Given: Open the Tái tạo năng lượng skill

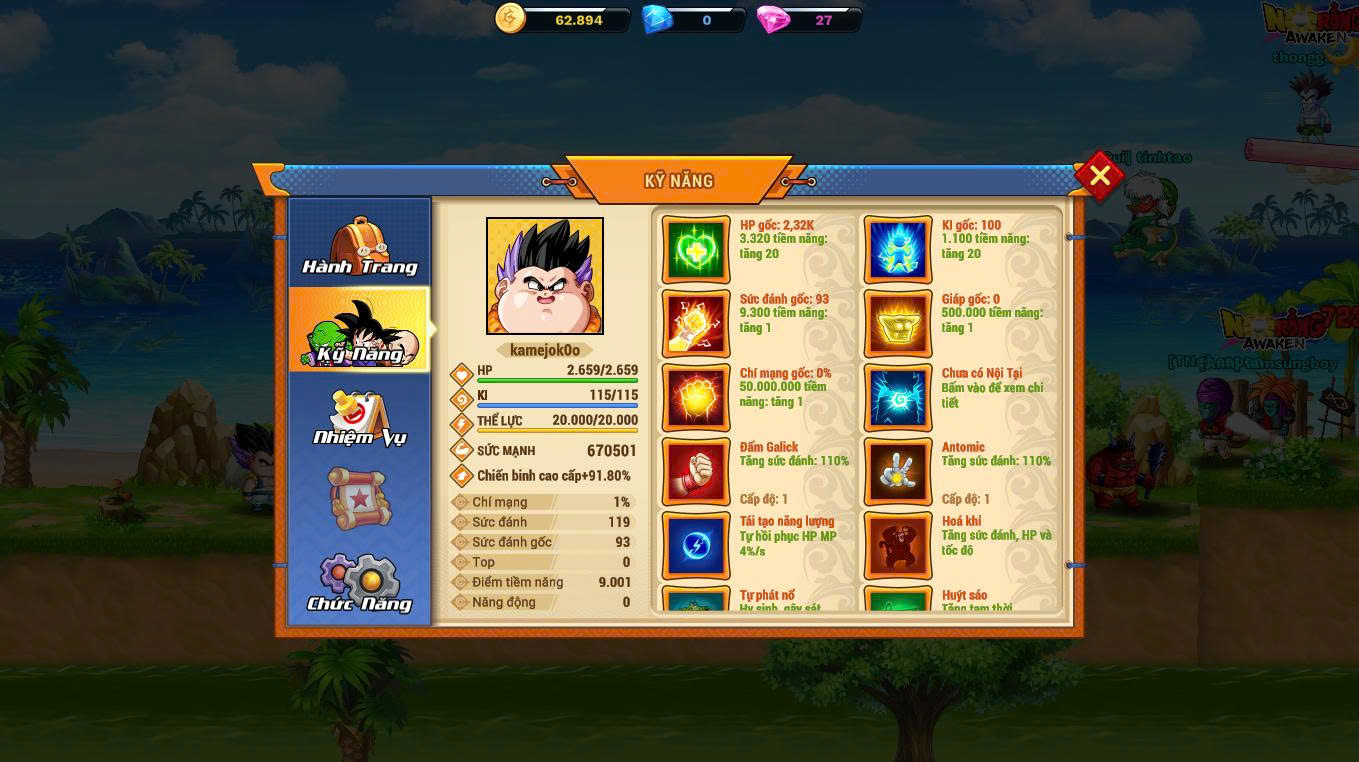Looking at the screenshot, I should [696, 546].
